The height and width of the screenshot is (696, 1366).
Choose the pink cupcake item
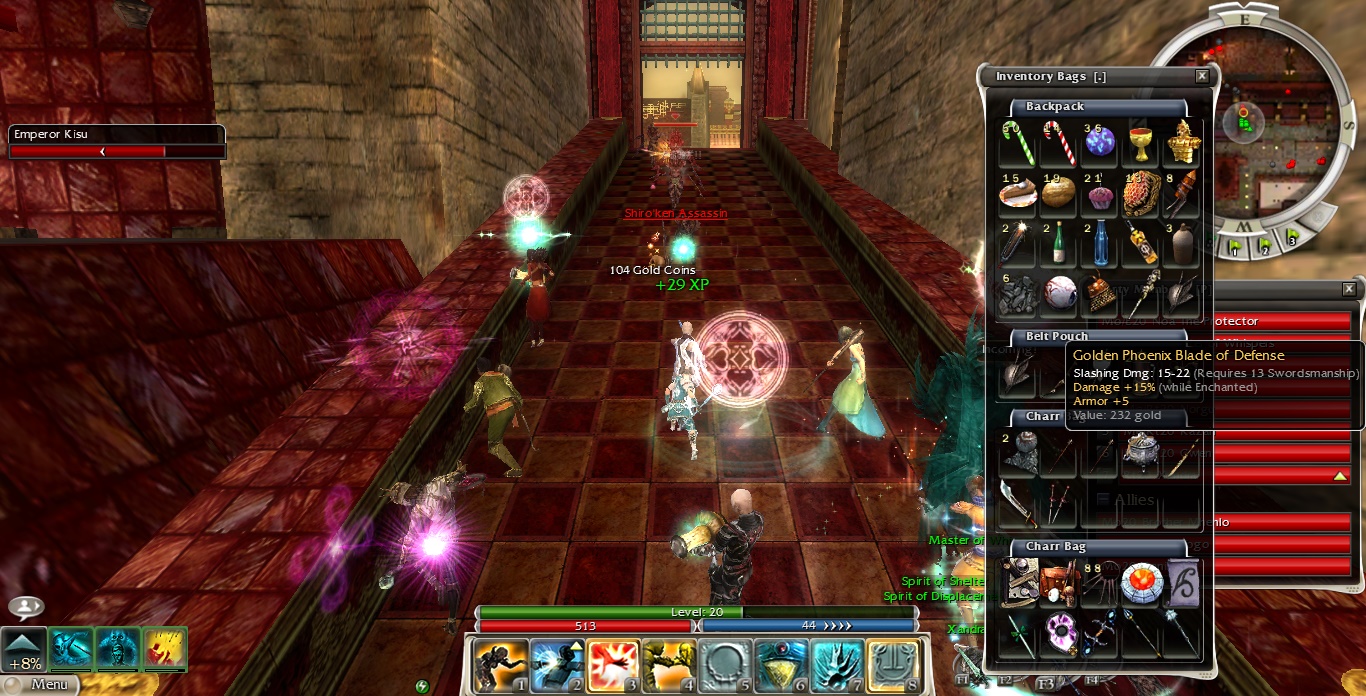[x=1100, y=193]
